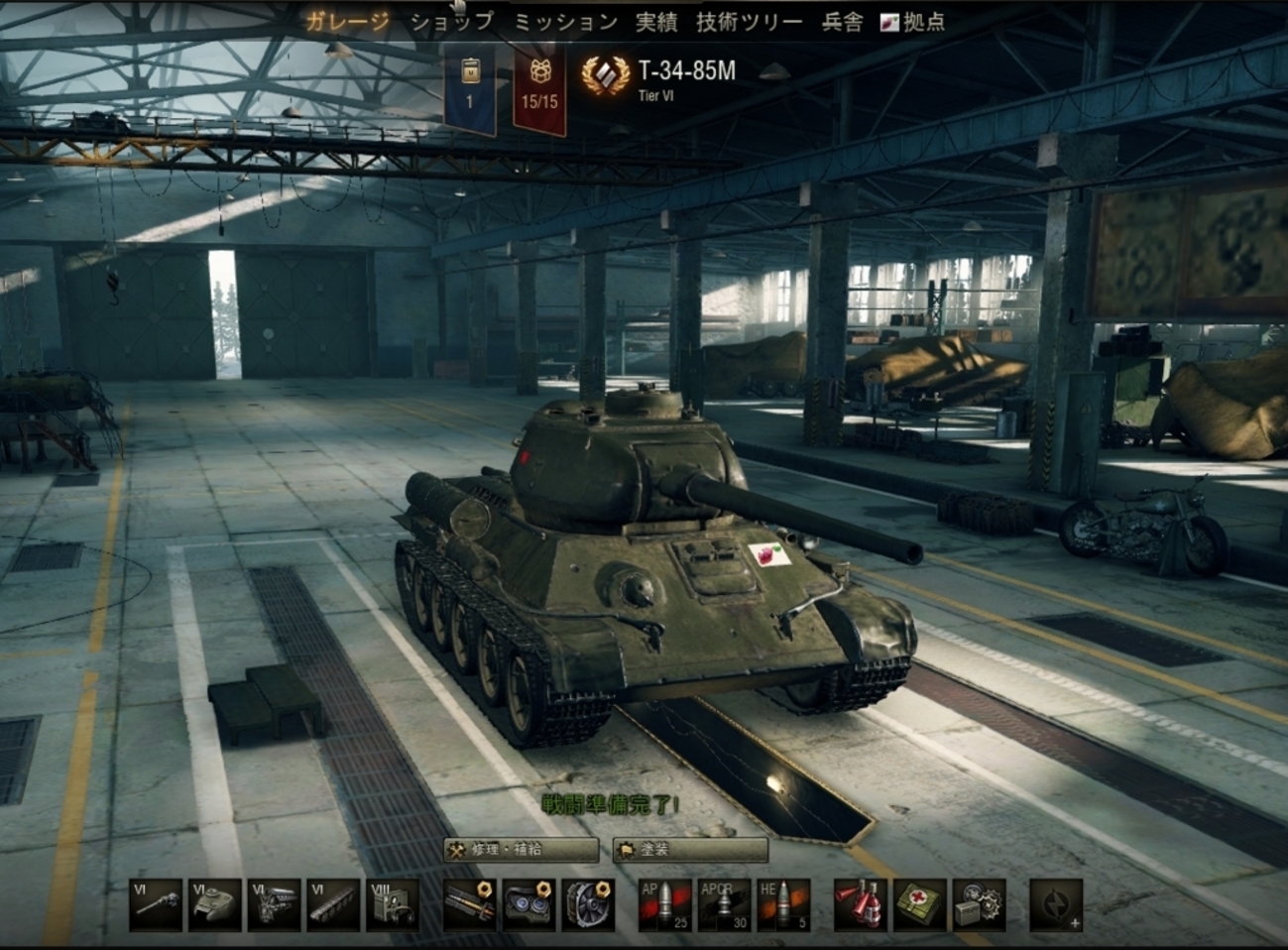
Task: Open the 拠点 (Stronghold) tab
Action: 913,22
